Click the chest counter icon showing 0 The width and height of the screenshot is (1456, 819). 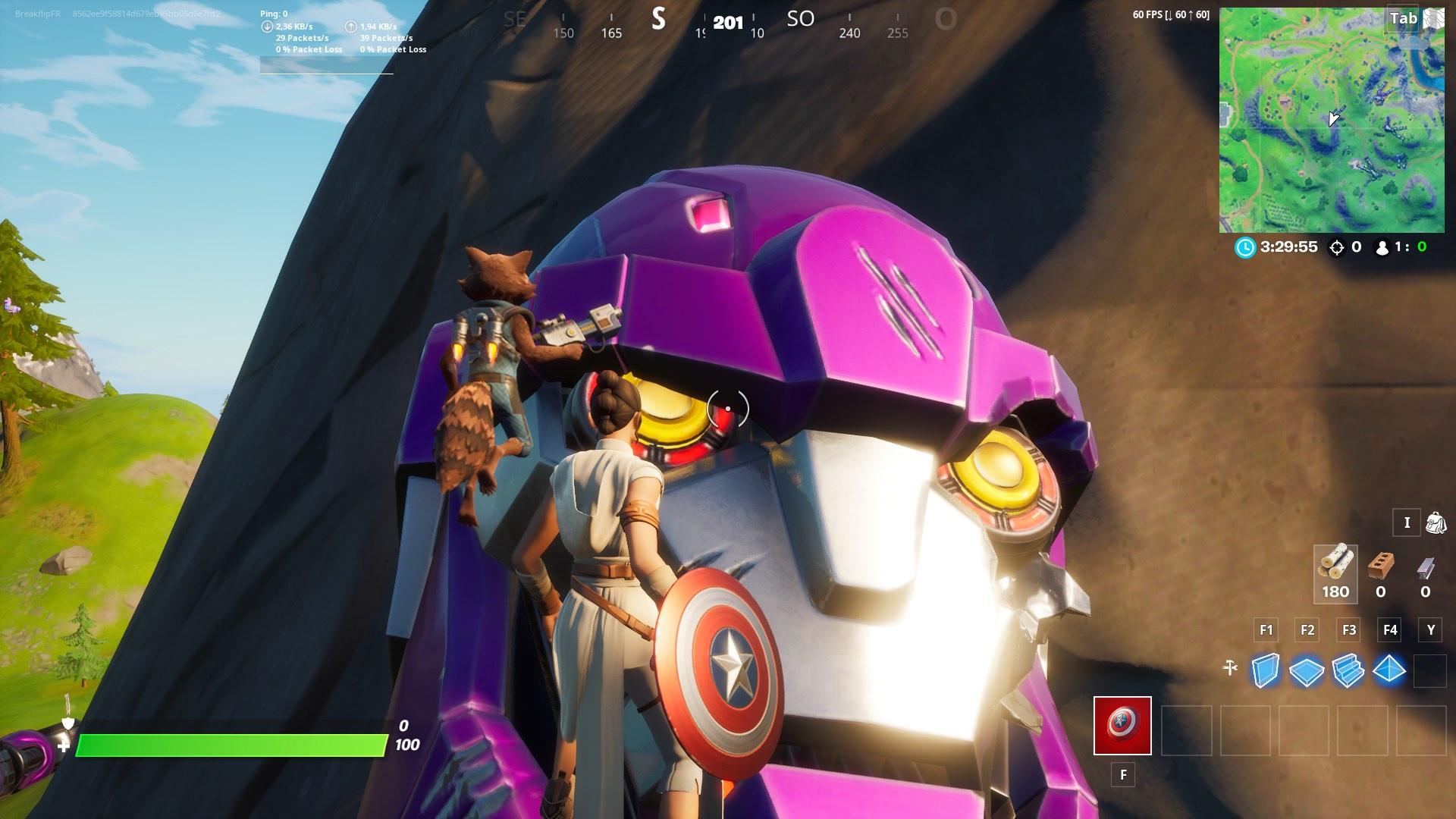click(x=1335, y=247)
